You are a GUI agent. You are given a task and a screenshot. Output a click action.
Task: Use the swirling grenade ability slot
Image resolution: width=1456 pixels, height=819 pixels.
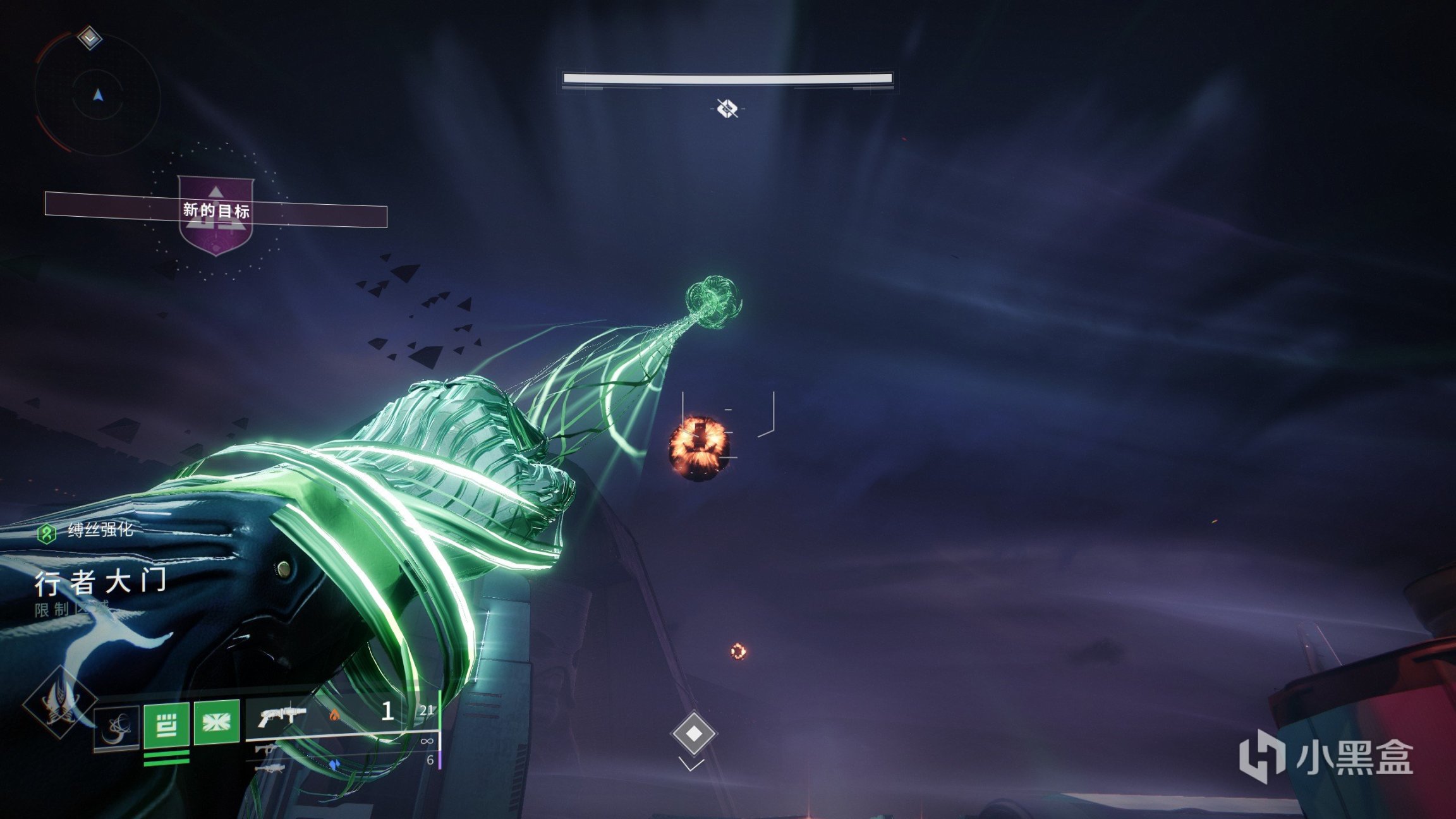click(x=117, y=727)
